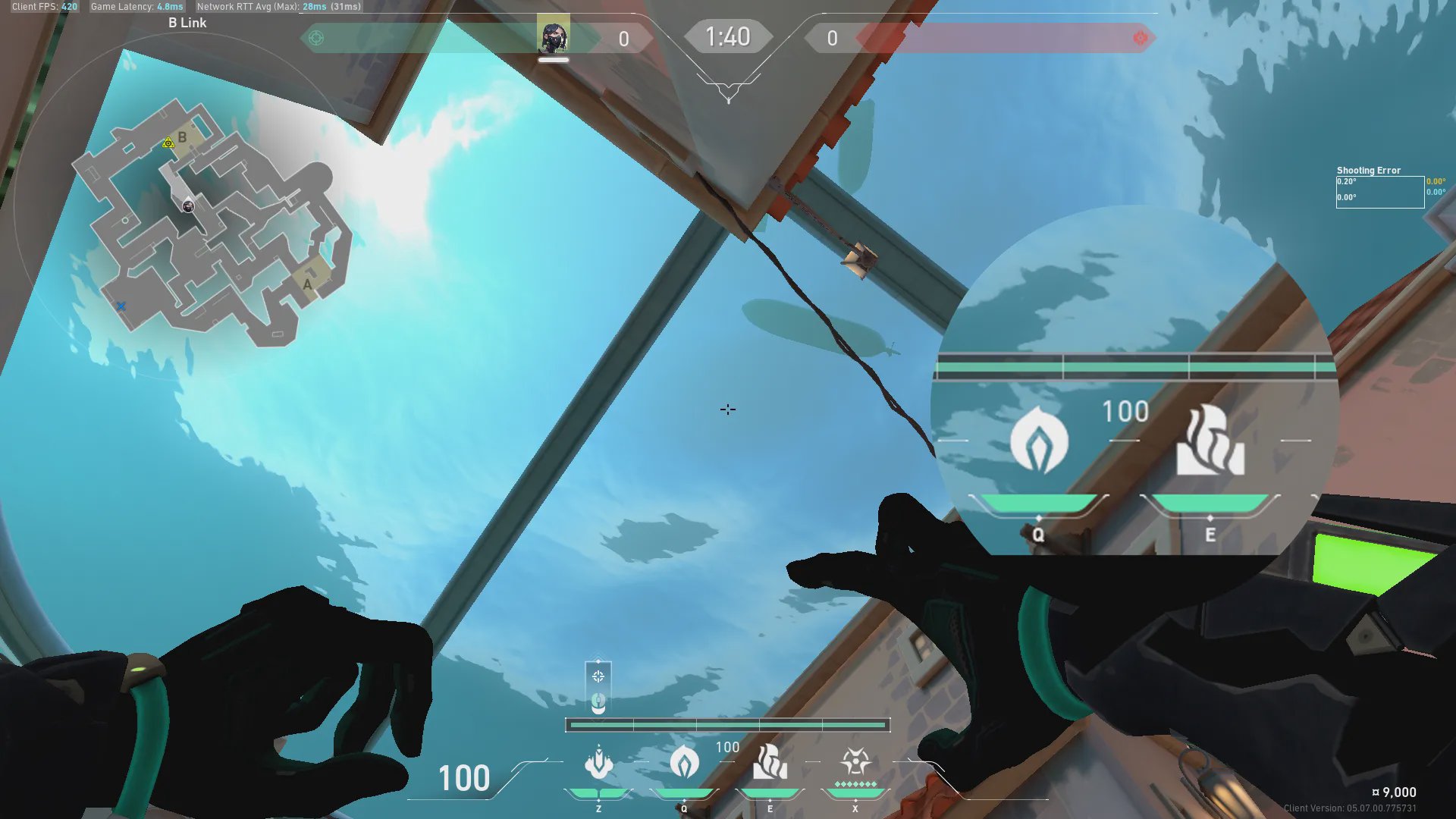Click the Shooting Error graph box
This screenshot has height=819, width=1456.
1379,192
